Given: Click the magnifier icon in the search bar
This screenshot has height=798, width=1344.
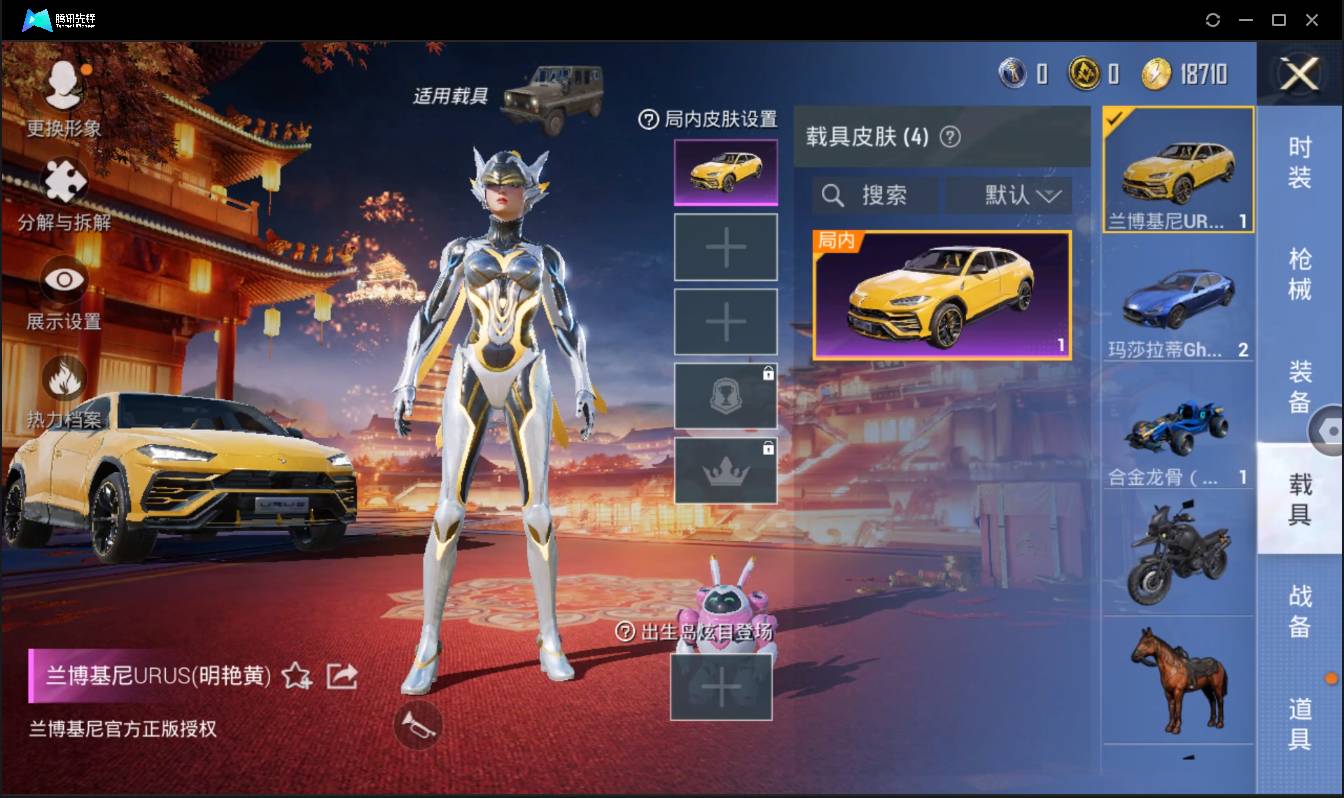Looking at the screenshot, I should (833, 195).
